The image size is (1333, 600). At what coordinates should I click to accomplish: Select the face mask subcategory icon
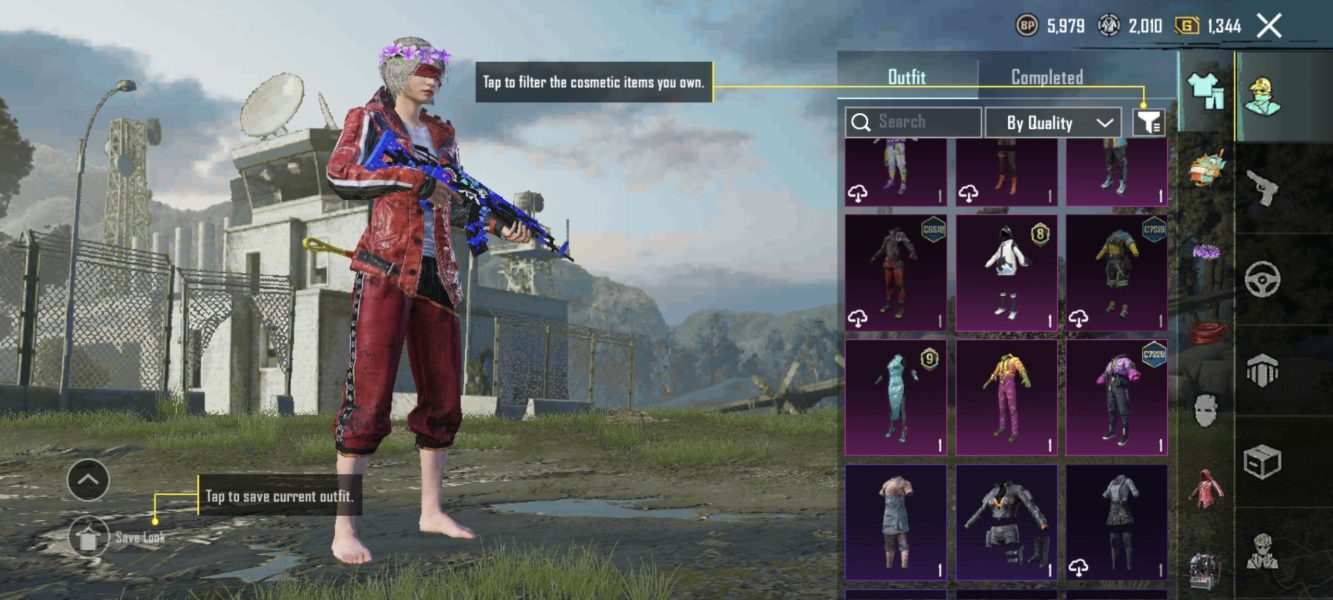pyautogui.click(x=1206, y=410)
